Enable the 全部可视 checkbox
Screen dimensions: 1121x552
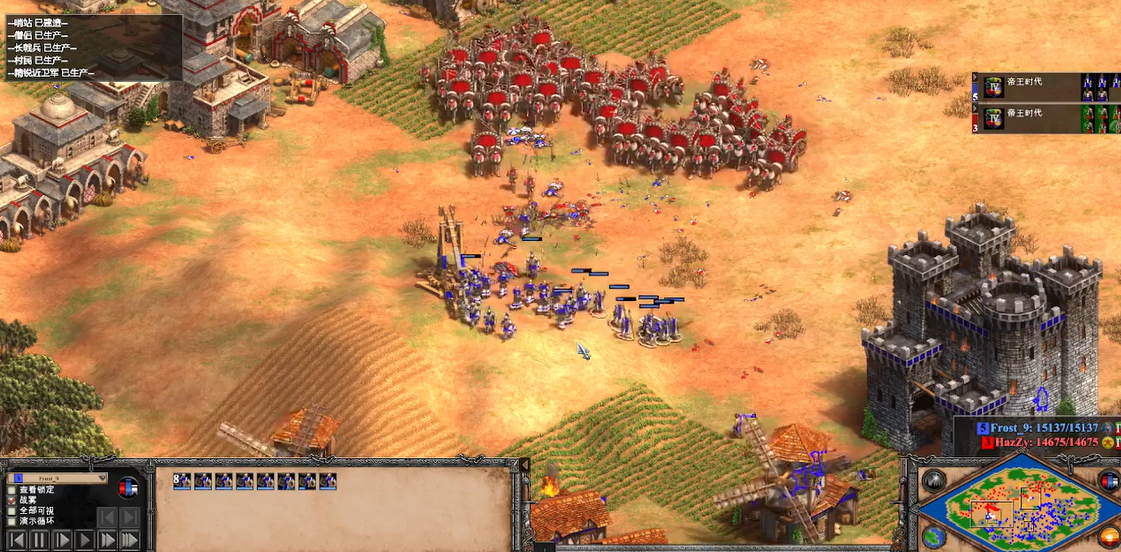[x=12, y=511]
